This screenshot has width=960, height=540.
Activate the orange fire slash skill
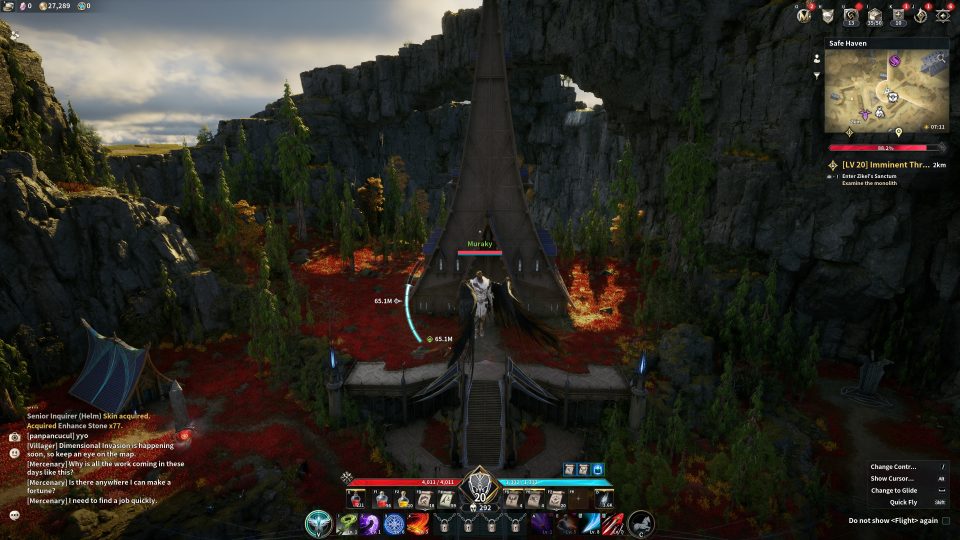[419, 523]
